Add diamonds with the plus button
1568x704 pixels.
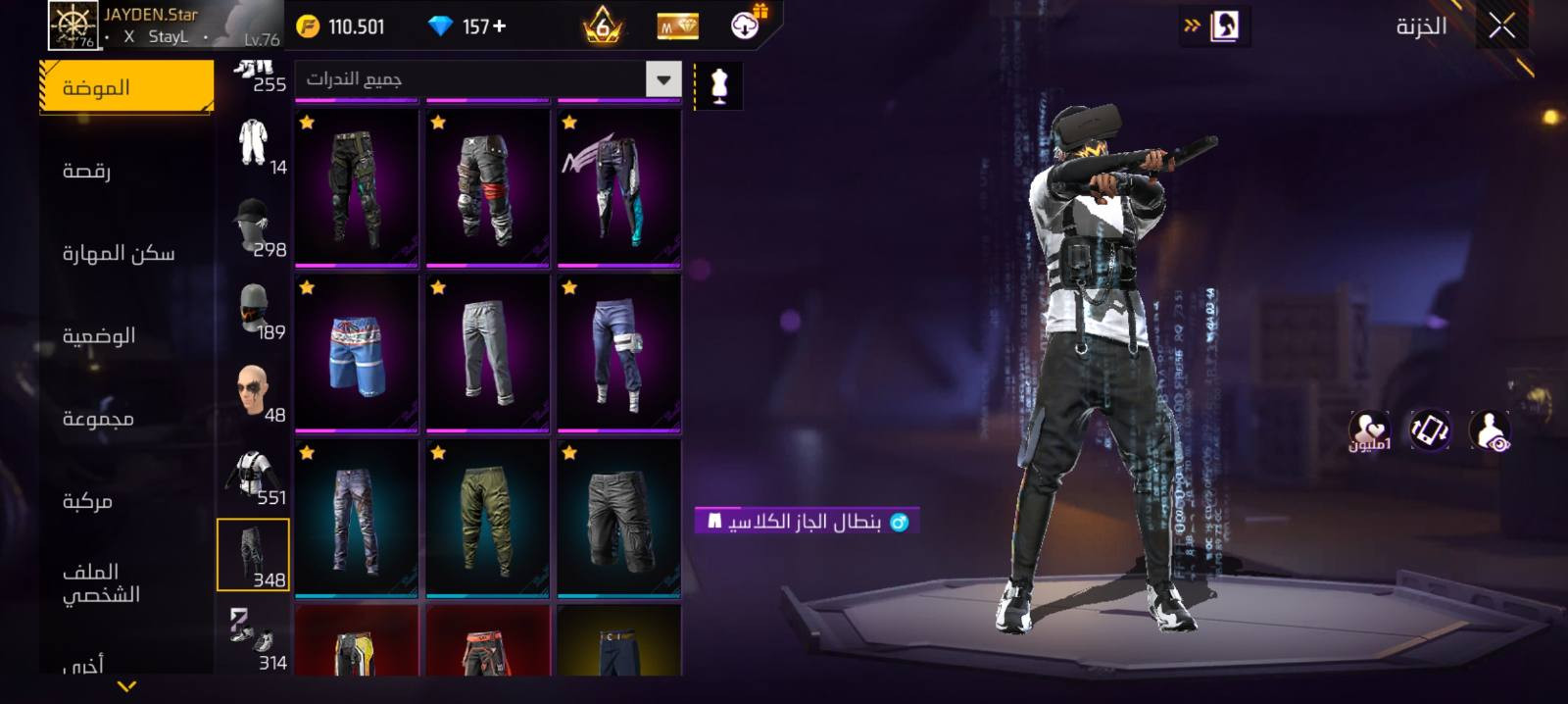[500, 26]
